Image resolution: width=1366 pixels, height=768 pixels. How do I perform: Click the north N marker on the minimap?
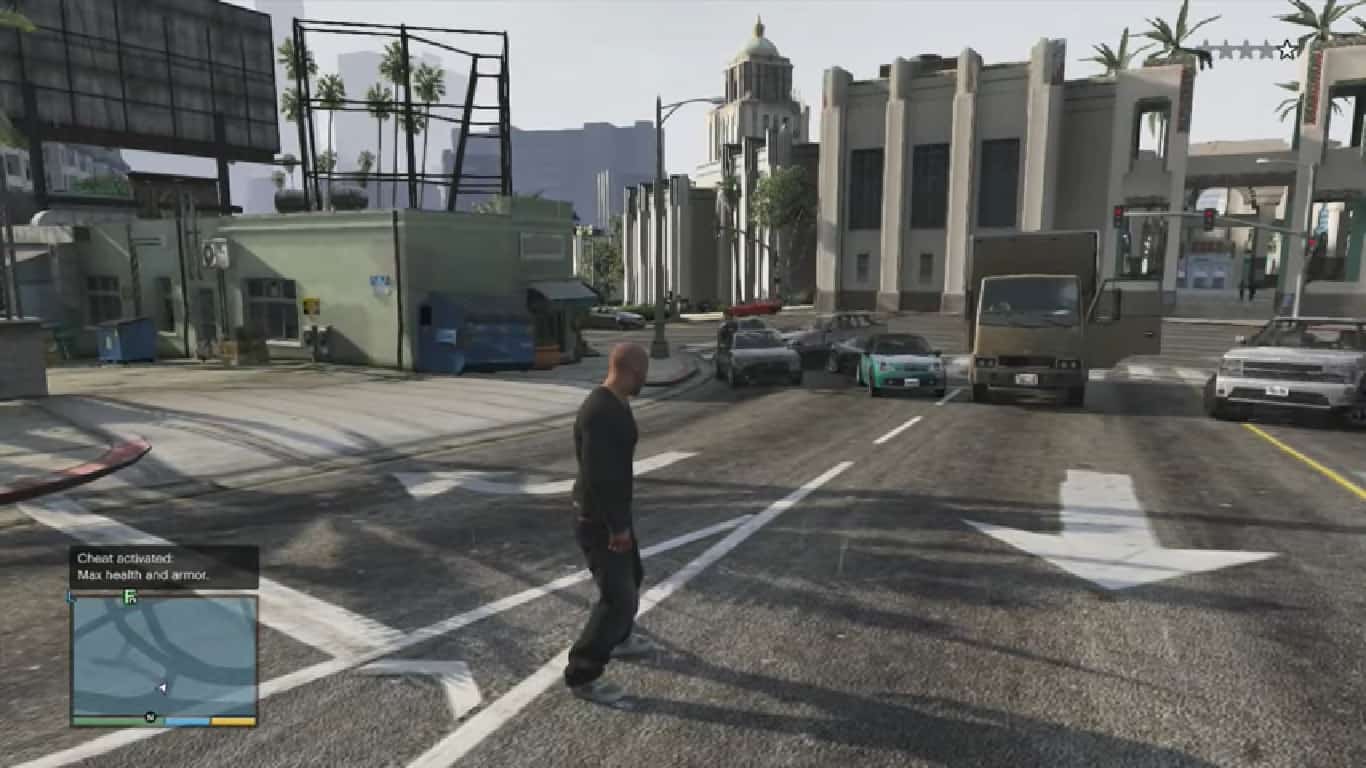150,716
